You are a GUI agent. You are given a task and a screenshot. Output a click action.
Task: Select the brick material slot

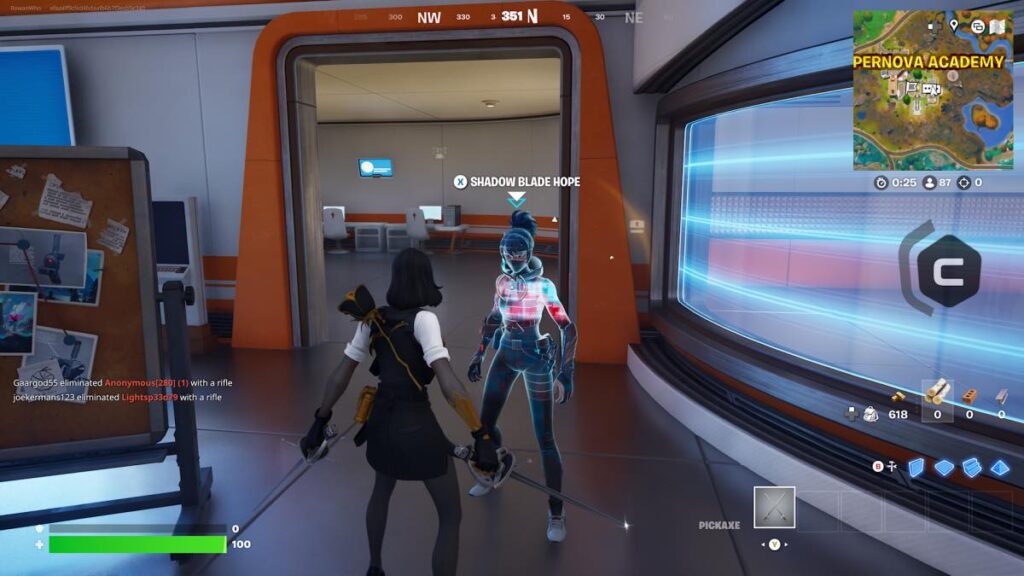click(x=969, y=395)
